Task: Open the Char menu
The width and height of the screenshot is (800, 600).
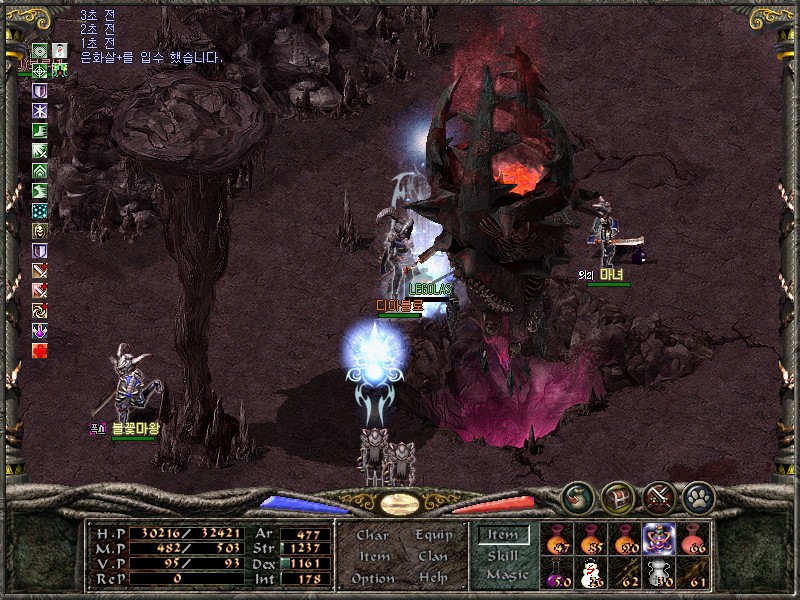Action: pyautogui.click(x=372, y=536)
